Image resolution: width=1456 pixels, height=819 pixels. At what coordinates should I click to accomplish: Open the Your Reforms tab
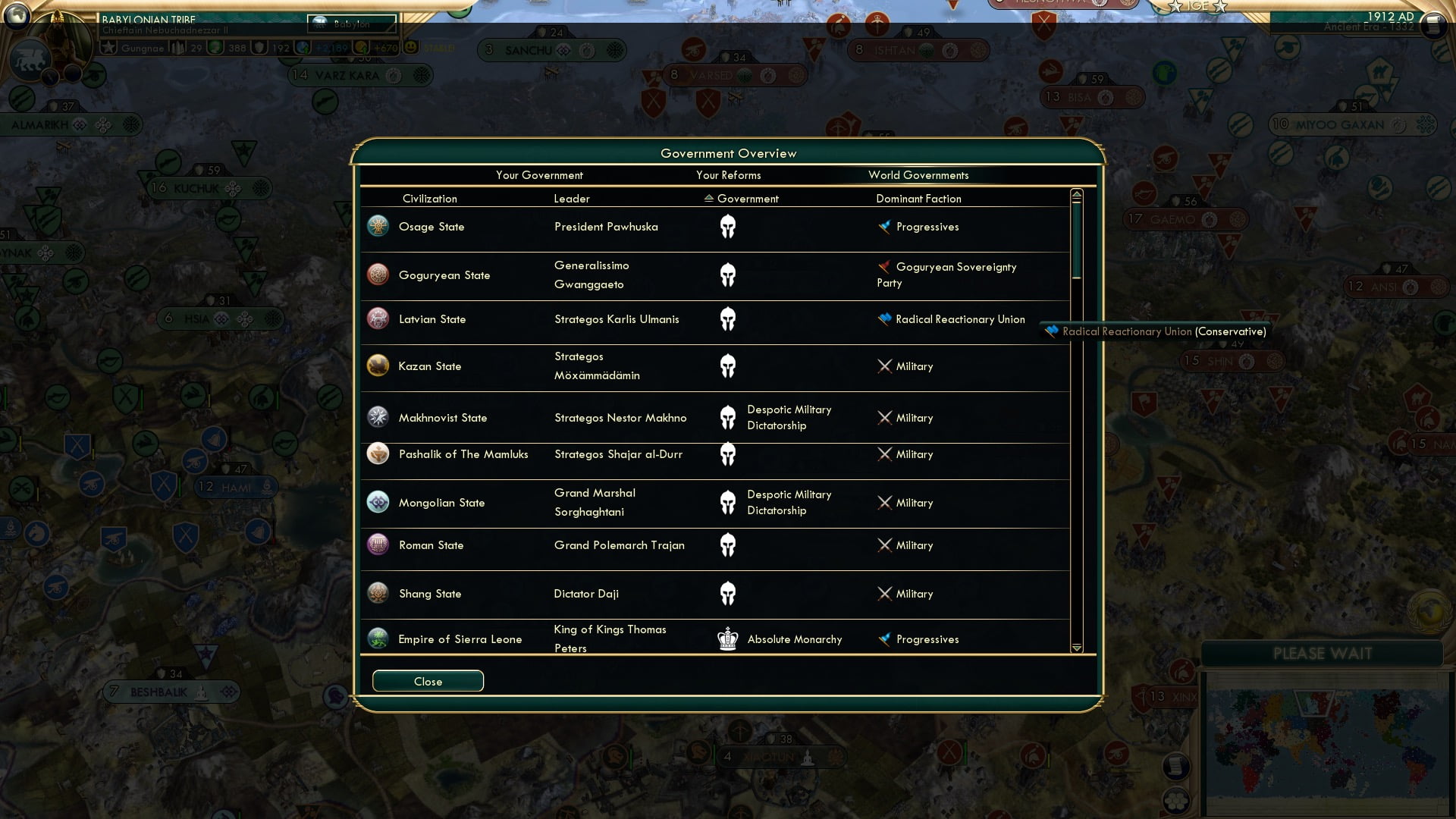point(729,175)
